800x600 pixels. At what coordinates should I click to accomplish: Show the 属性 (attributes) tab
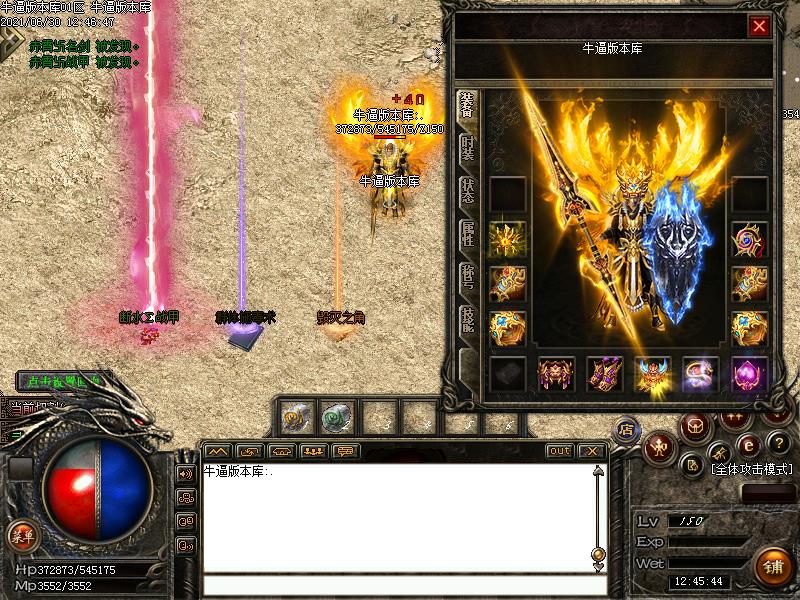point(467,236)
